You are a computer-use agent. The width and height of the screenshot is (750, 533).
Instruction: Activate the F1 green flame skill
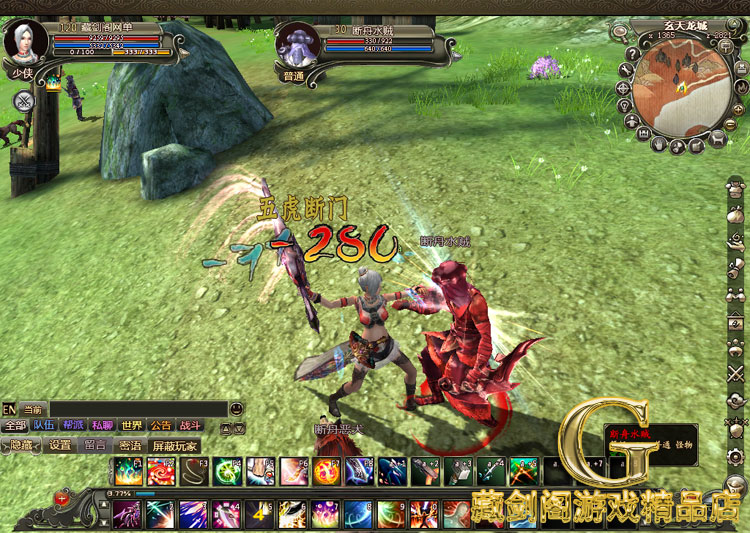[127, 471]
